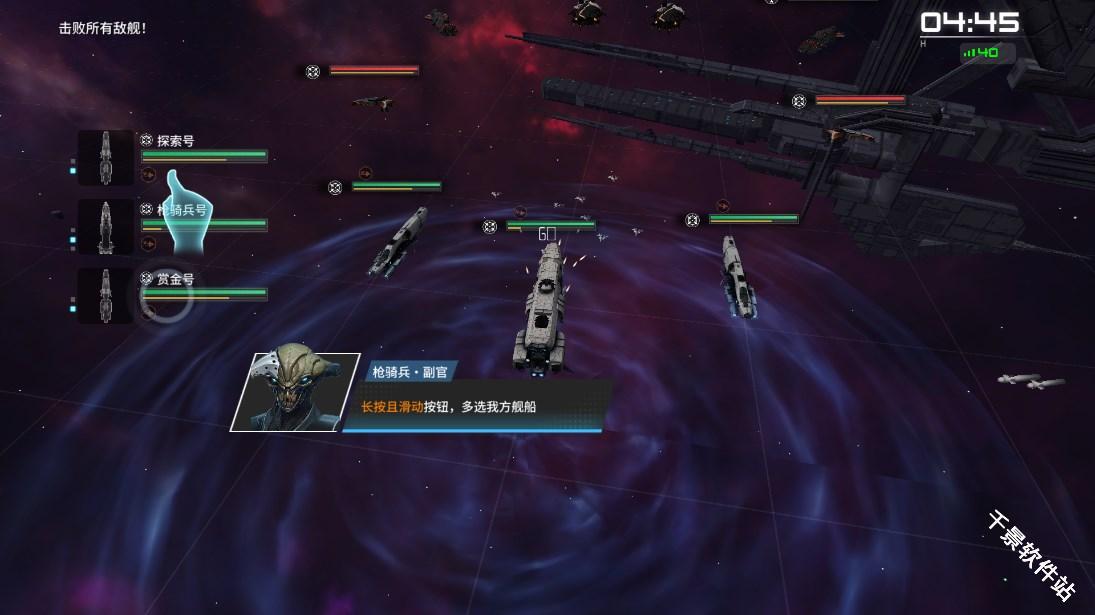Select the 枪骑兵号 ship portrait
The image size is (1095, 615).
tap(106, 227)
